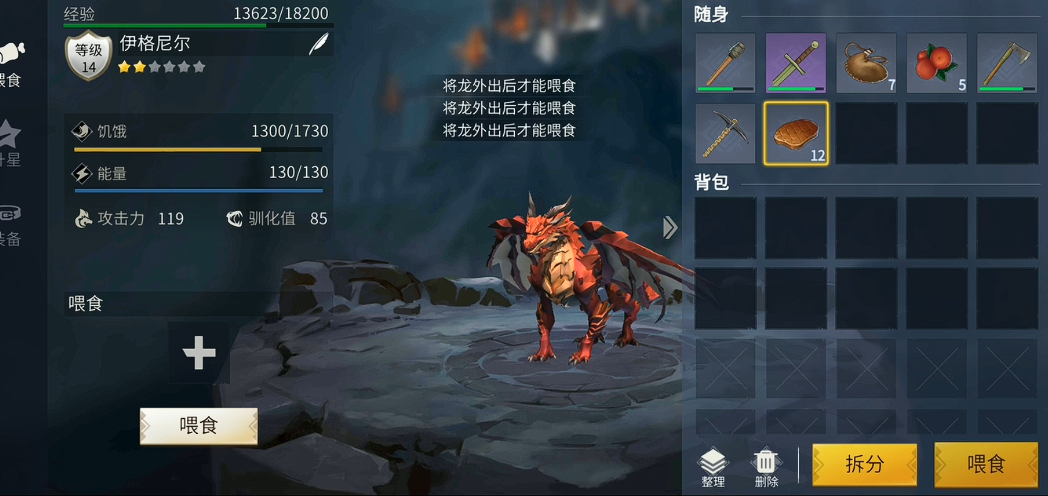Image resolution: width=1048 pixels, height=496 pixels.
Task: Click the yellow 喂食 button beside 拆分
Action: 985,464
